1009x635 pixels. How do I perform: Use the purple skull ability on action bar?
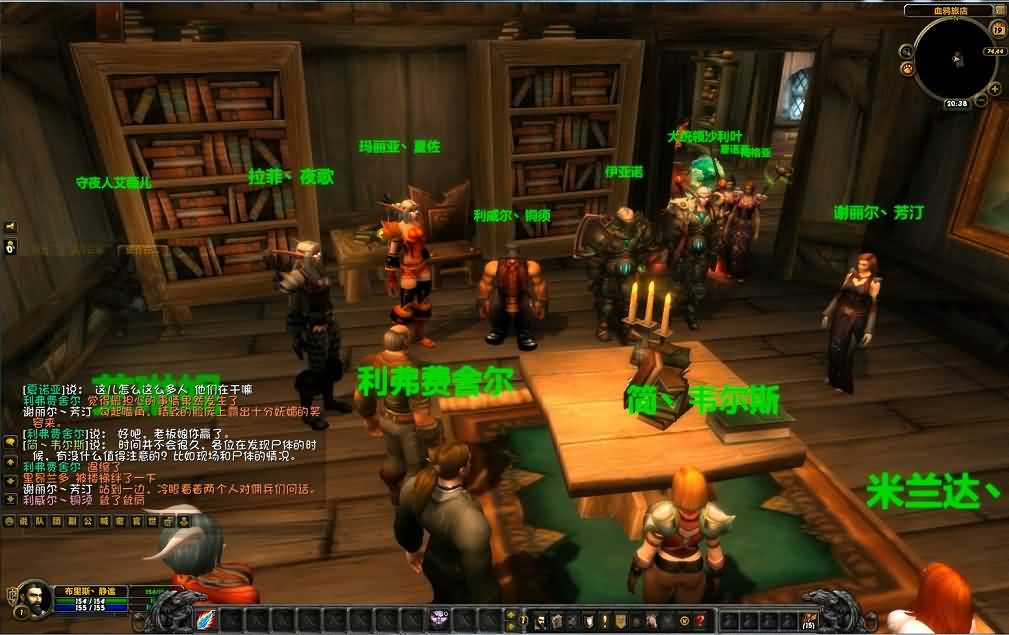pos(439,620)
